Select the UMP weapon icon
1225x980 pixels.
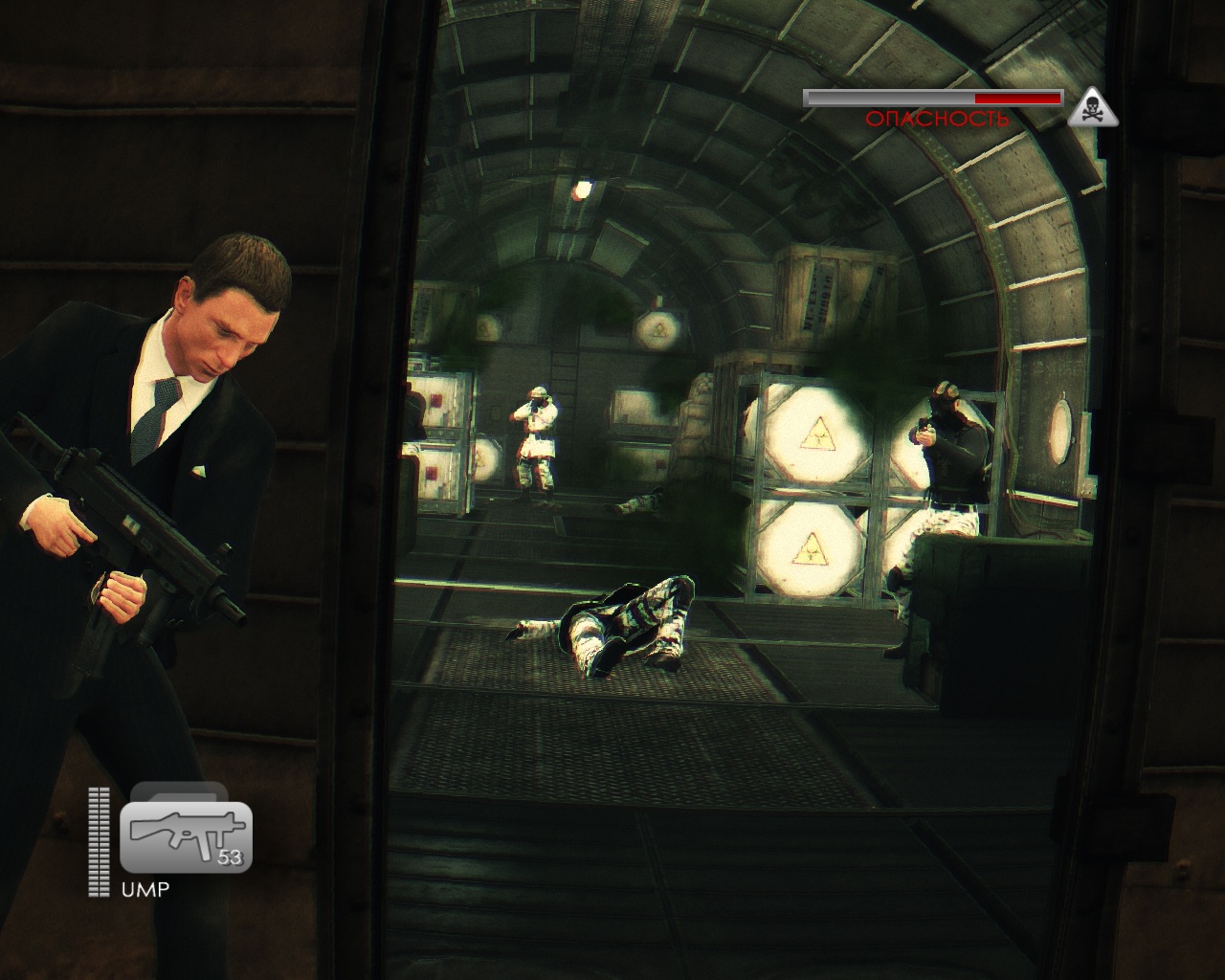(186, 836)
